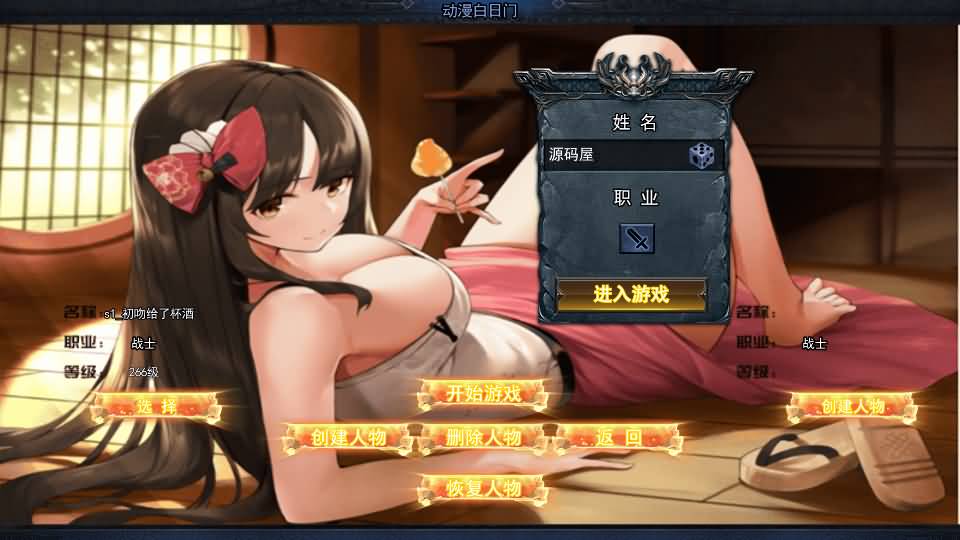Select the warrior sword class icon
The image size is (960, 540).
click(x=636, y=238)
